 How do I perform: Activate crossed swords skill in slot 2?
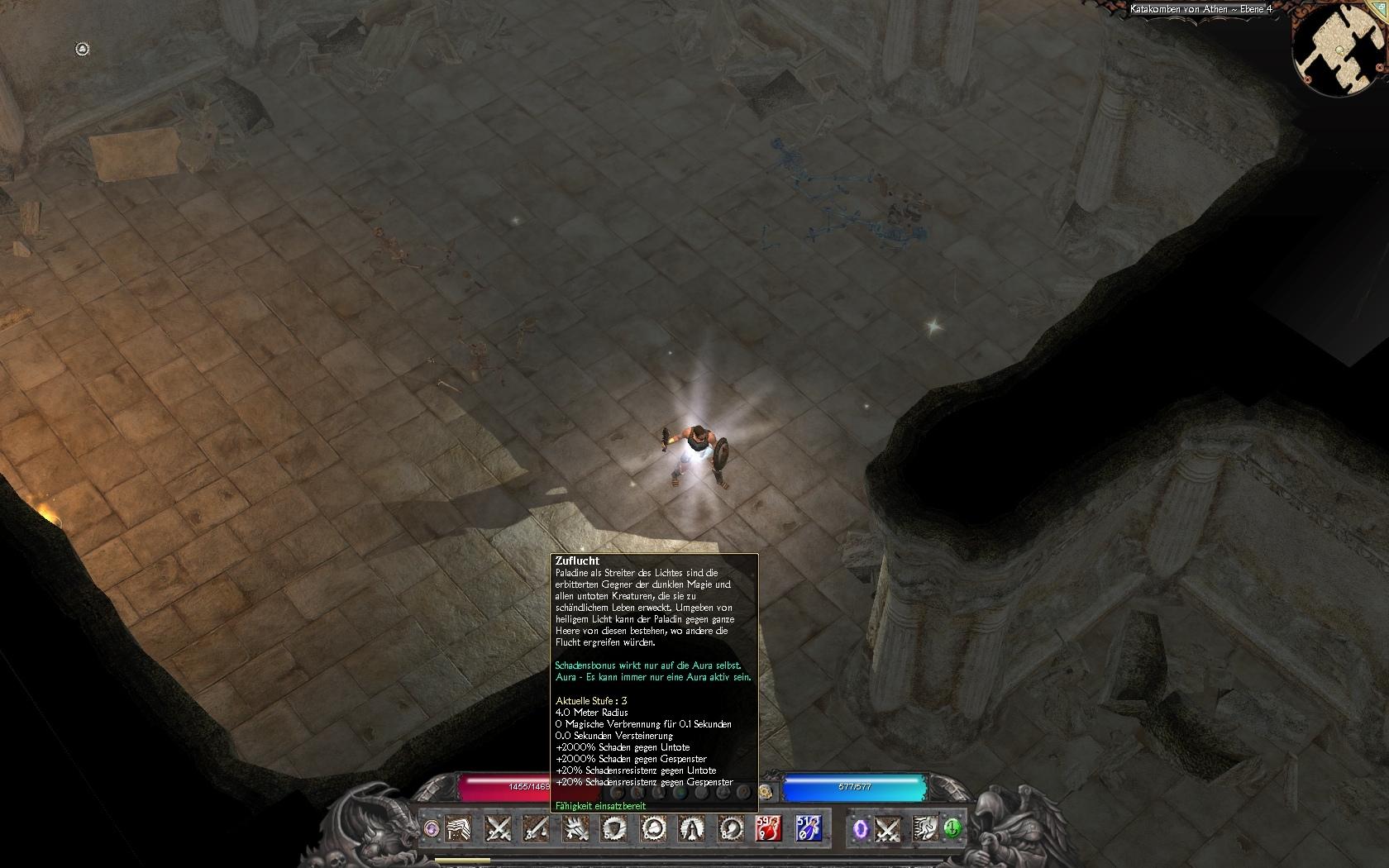(x=498, y=827)
